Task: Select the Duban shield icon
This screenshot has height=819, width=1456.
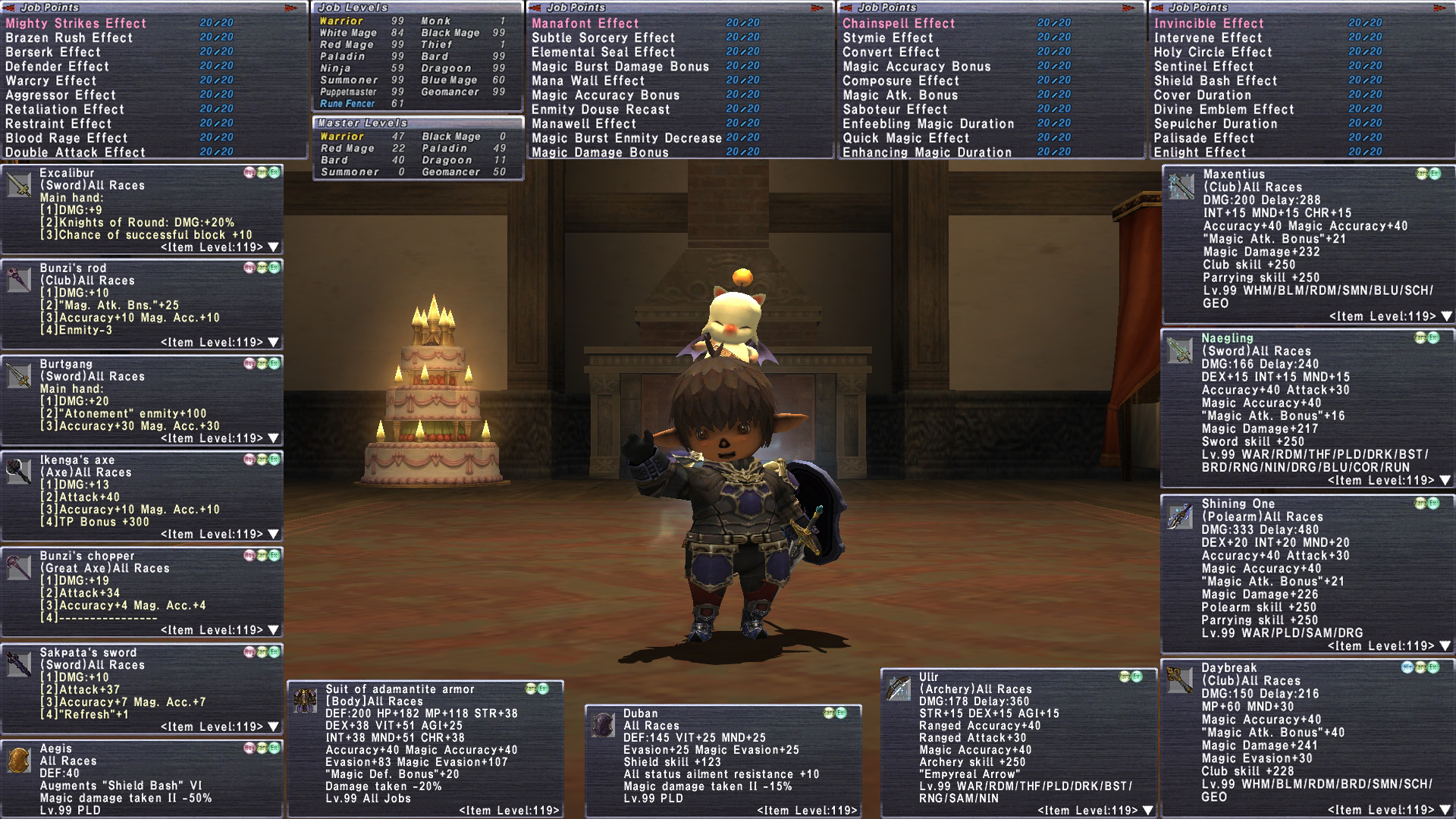Action: coord(603,725)
